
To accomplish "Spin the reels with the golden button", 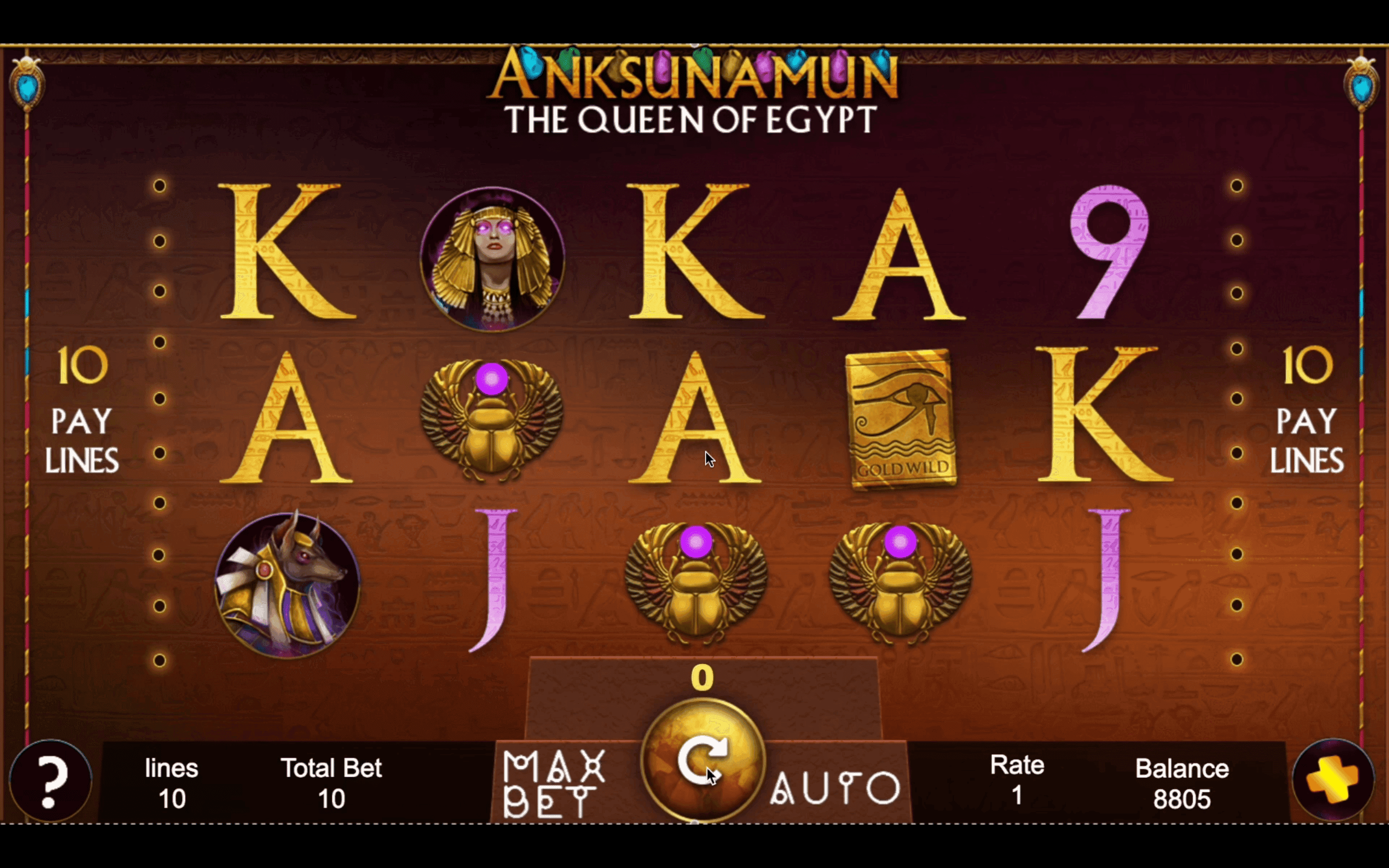I will pos(703,760).
